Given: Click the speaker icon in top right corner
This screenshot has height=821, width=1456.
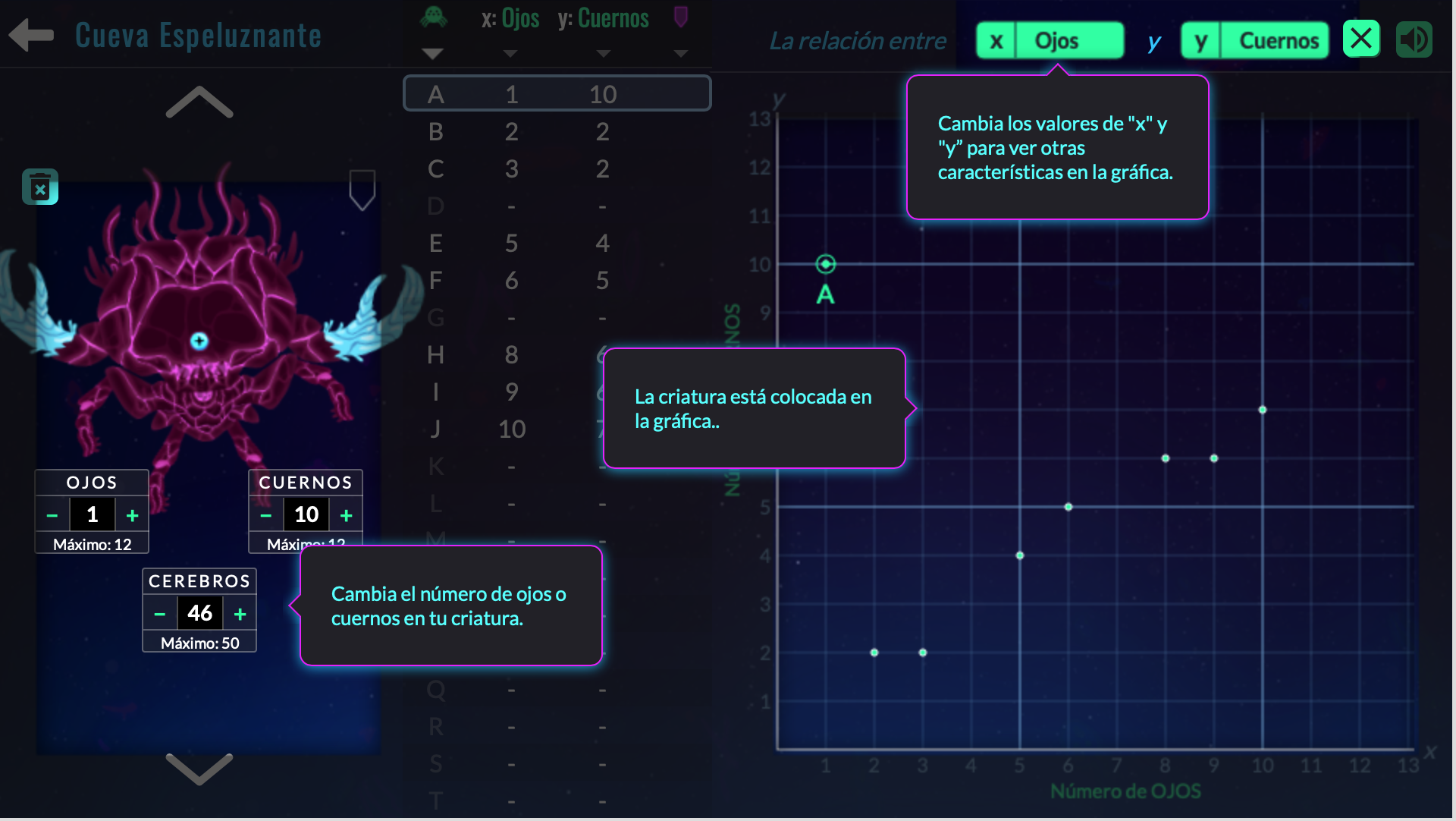Looking at the screenshot, I should [1414, 39].
